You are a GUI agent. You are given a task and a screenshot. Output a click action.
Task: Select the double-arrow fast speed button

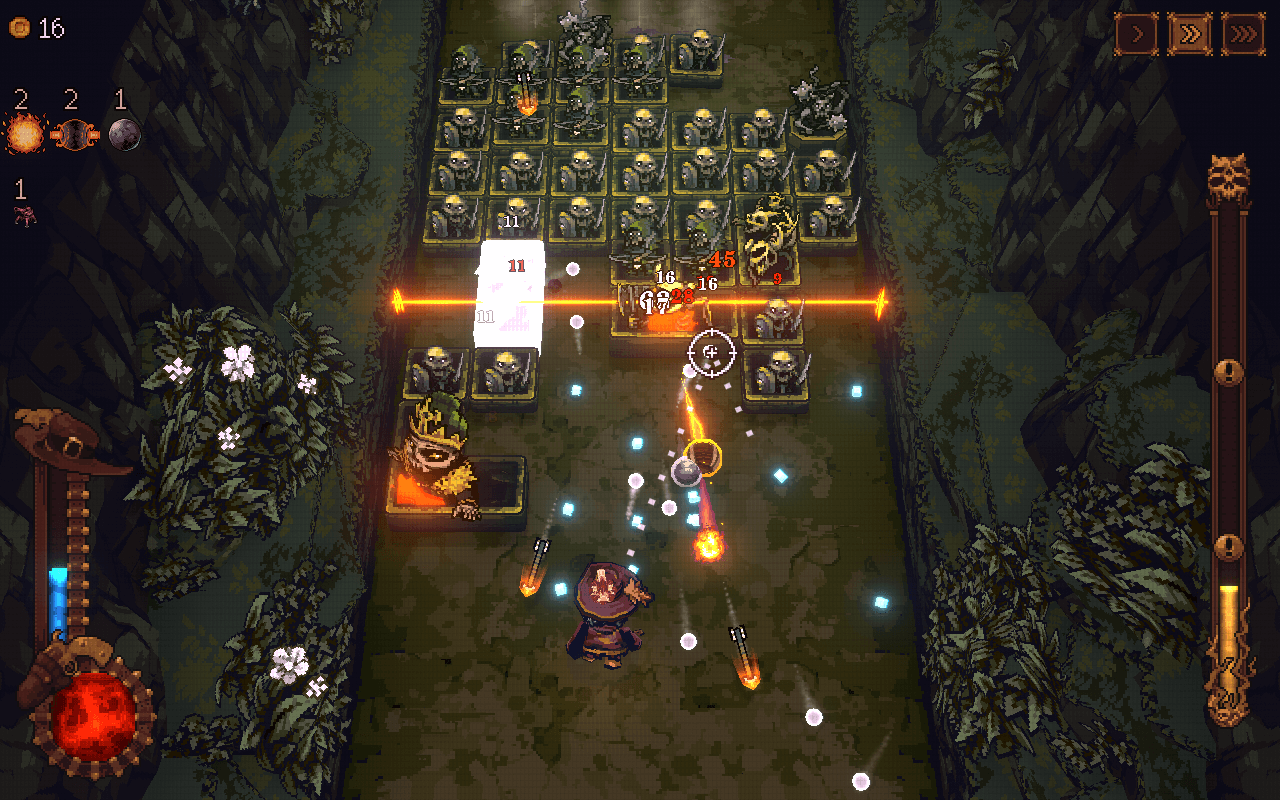(1190, 35)
